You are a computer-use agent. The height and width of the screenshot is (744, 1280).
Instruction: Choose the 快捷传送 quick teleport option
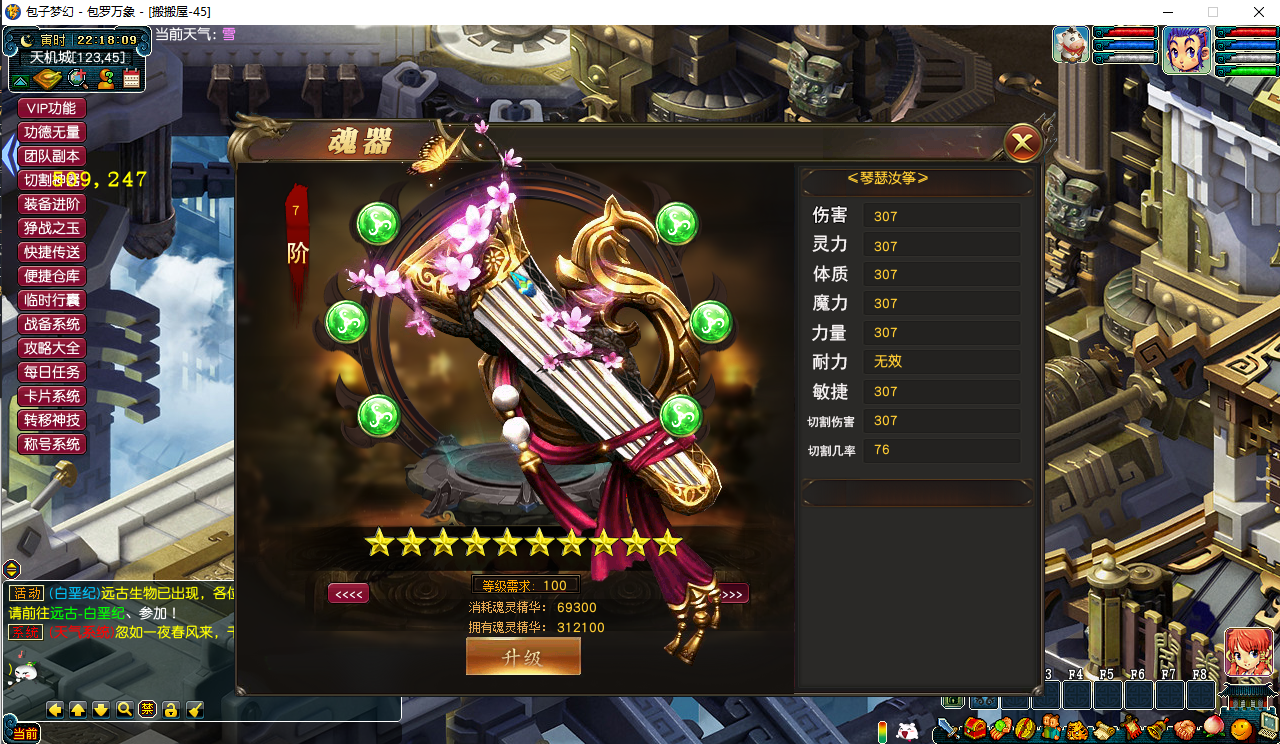click(x=52, y=252)
